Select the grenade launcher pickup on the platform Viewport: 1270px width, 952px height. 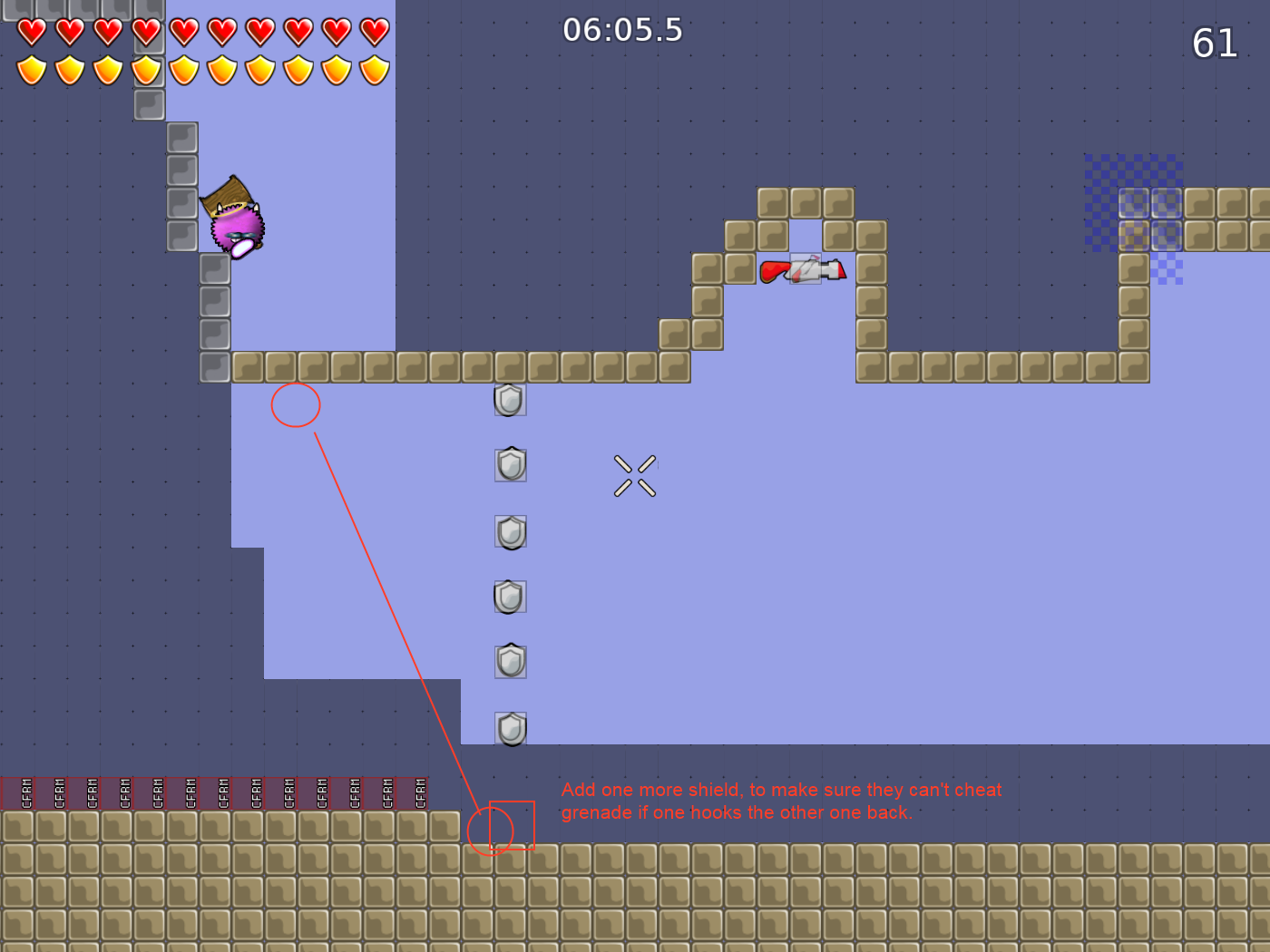[803, 269]
